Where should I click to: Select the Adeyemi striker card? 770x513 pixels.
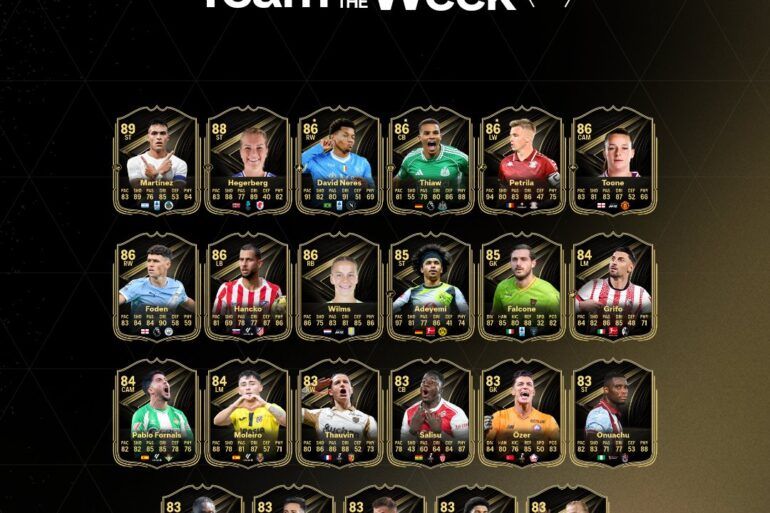tap(430, 287)
